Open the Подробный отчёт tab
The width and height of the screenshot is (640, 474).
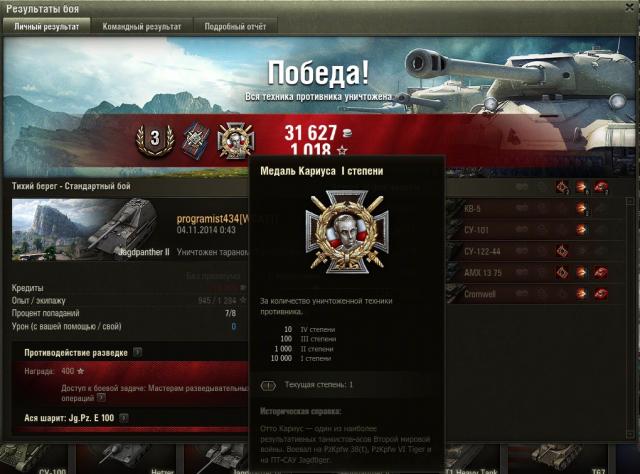[x=237, y=27]
